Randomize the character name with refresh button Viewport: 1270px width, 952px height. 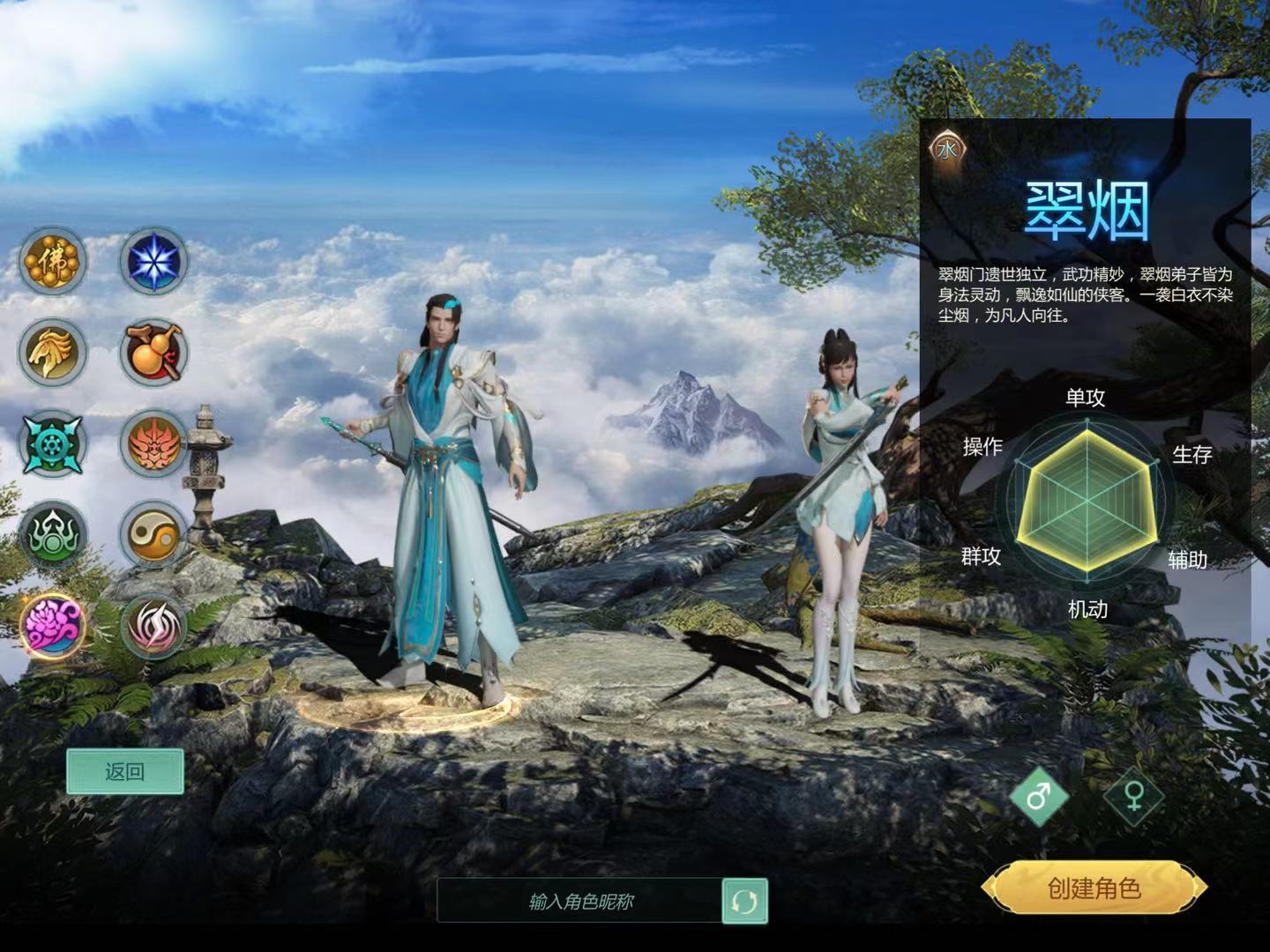point(744,901)
